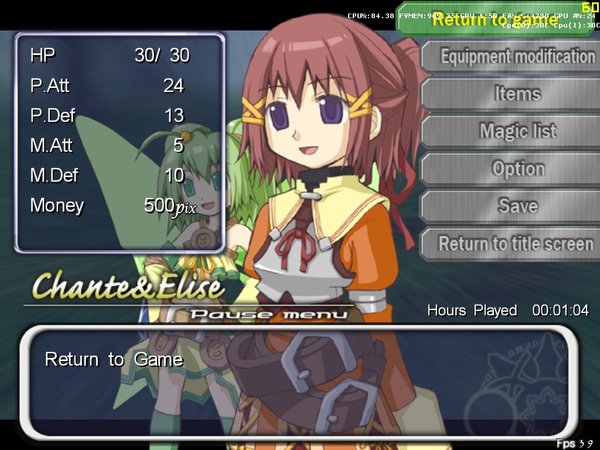The width and height of the screenshot is (600, 450).
Task: Open the Equipment modification menu
Action: [x=517, y=57]
